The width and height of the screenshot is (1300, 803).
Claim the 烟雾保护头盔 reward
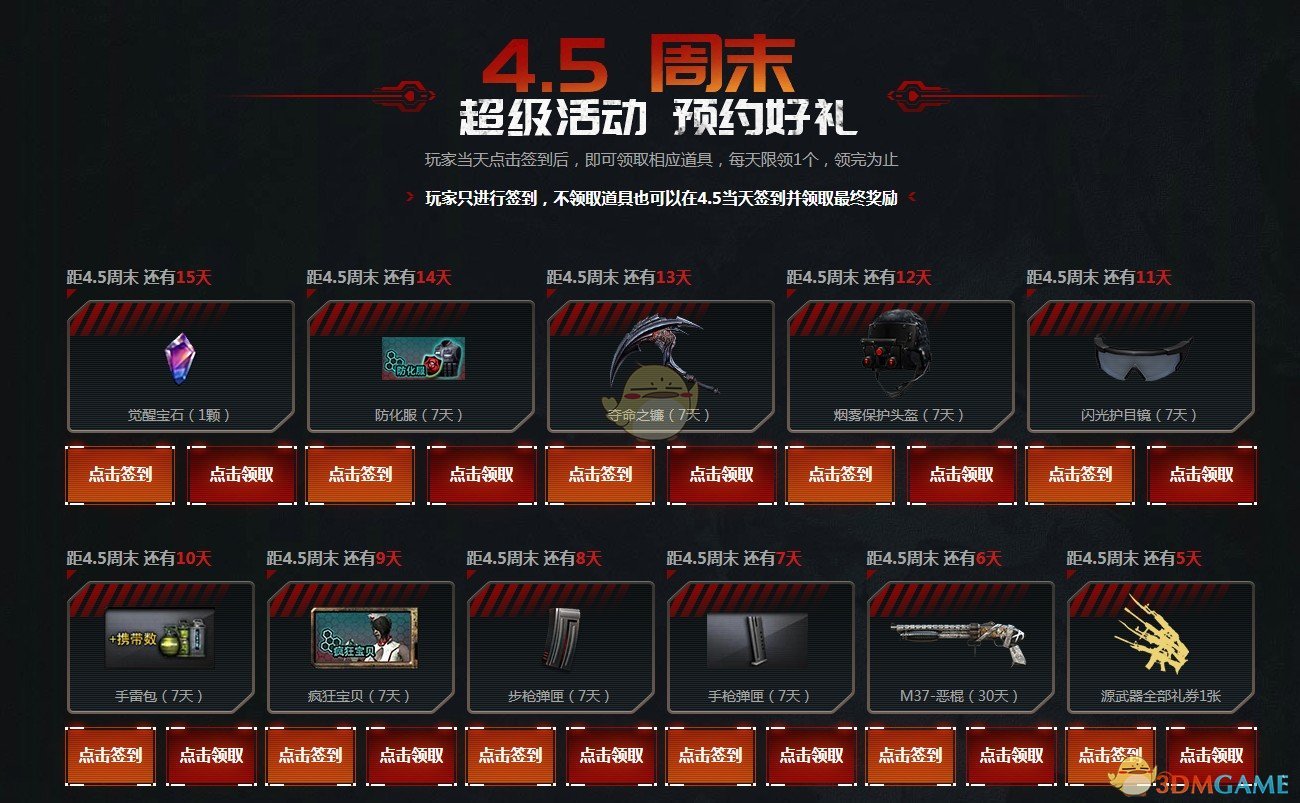point(961,475)
